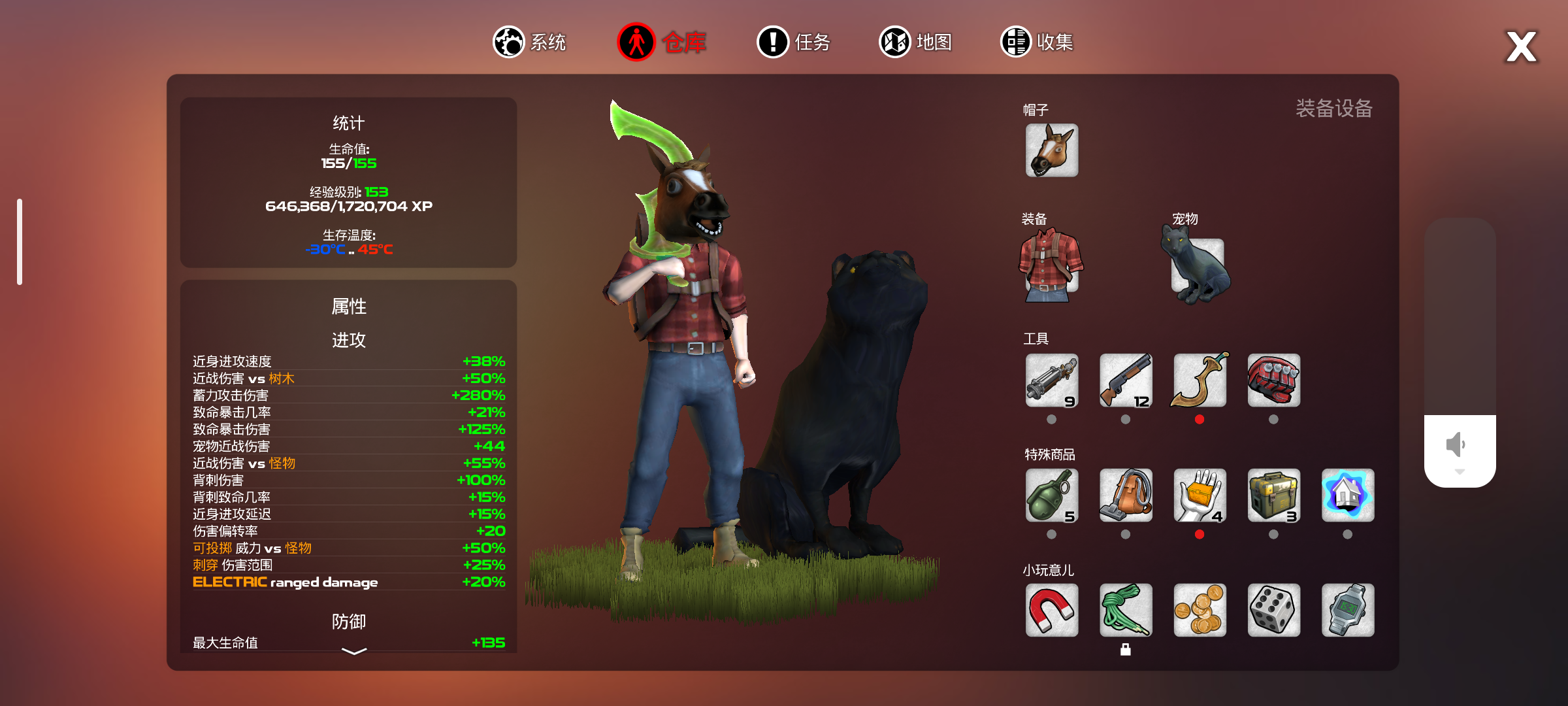Select the minigun tool slot
Image resolution: width=1568 pixels, height=706 pixels.
pyautogui.click(x=1051, y=380)
